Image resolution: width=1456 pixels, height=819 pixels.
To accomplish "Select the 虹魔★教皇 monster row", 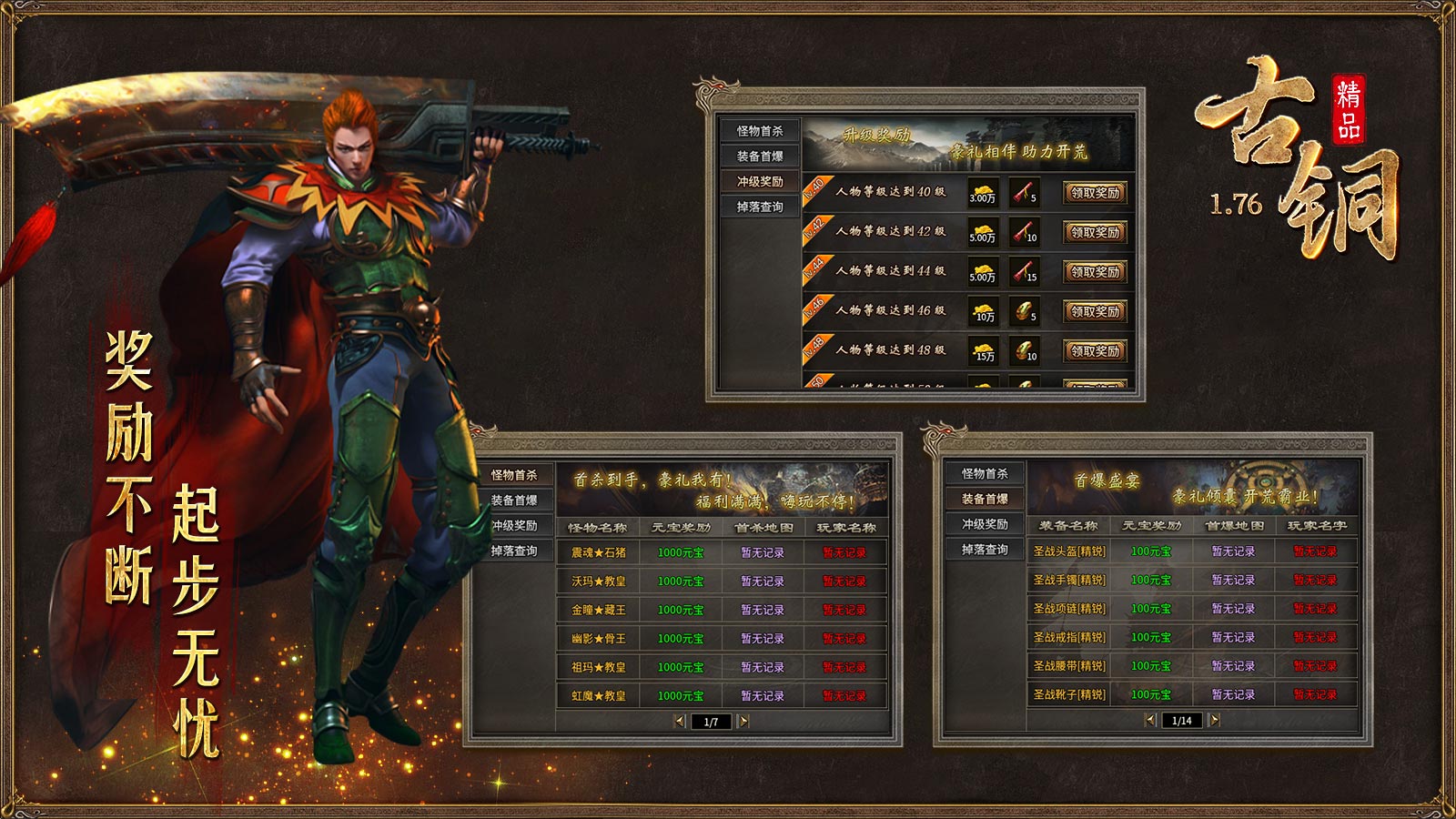I will pyautogui.click(x=598, y=696).
